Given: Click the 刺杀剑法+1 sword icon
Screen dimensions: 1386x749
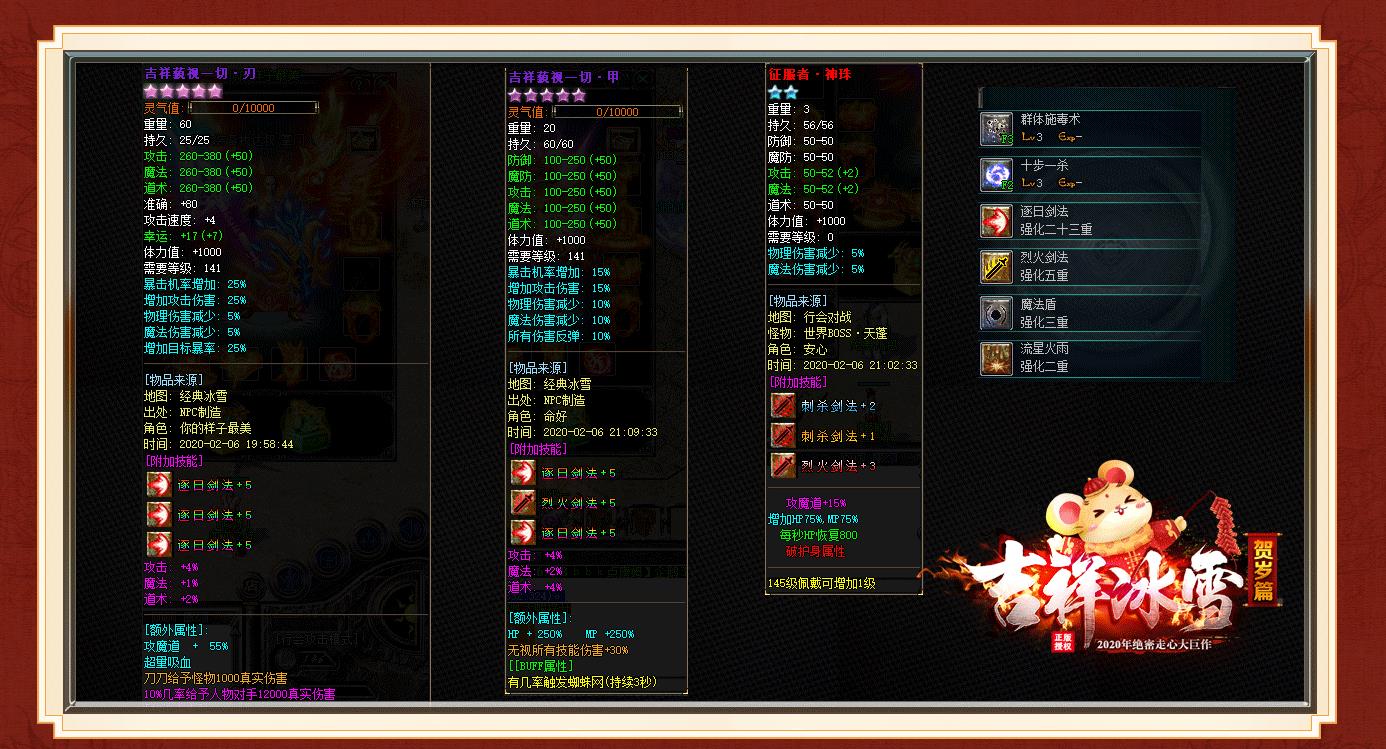Looking at the screenshot, I should (781, 435).
